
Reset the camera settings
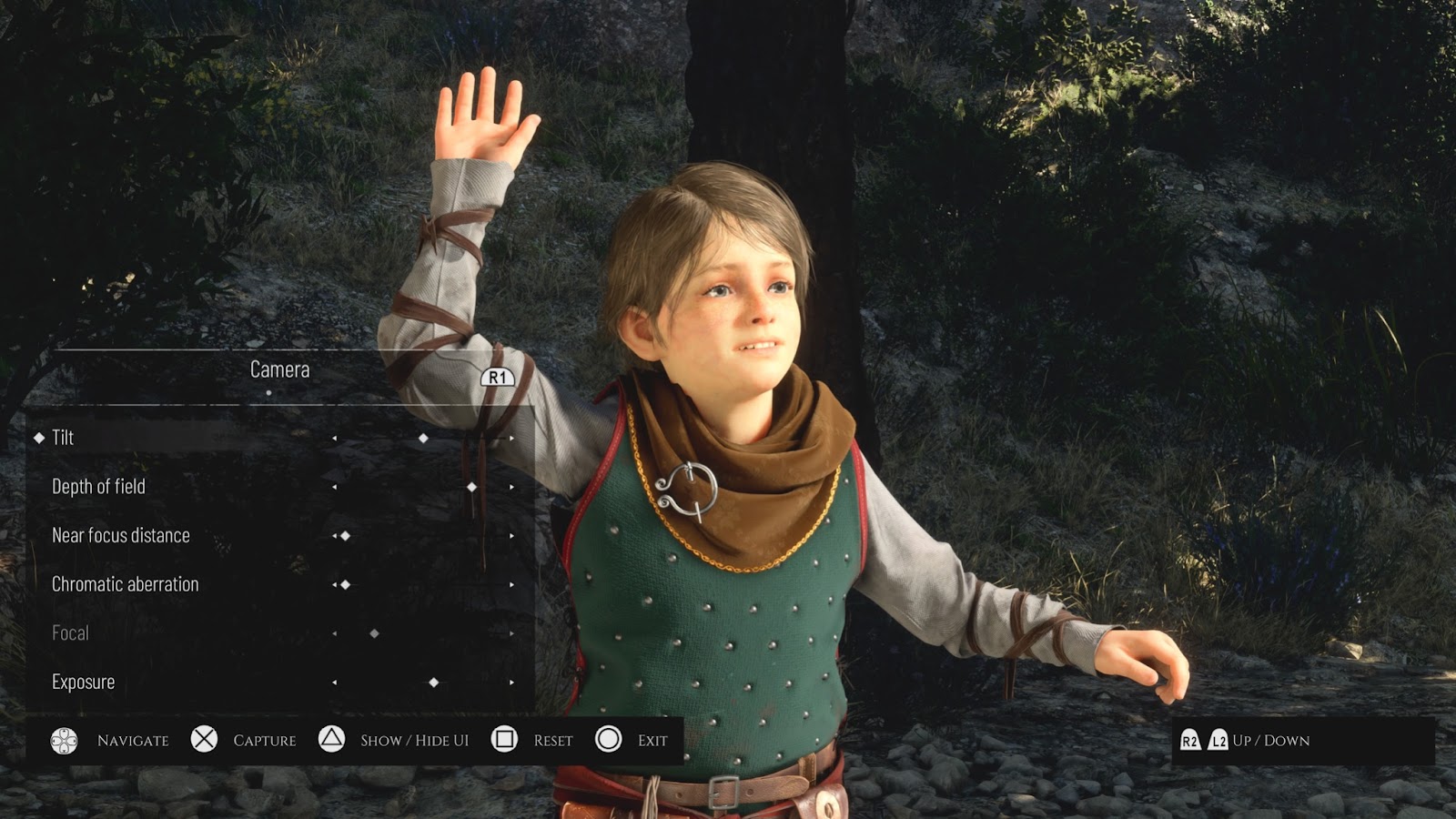(x=504, y=739)
